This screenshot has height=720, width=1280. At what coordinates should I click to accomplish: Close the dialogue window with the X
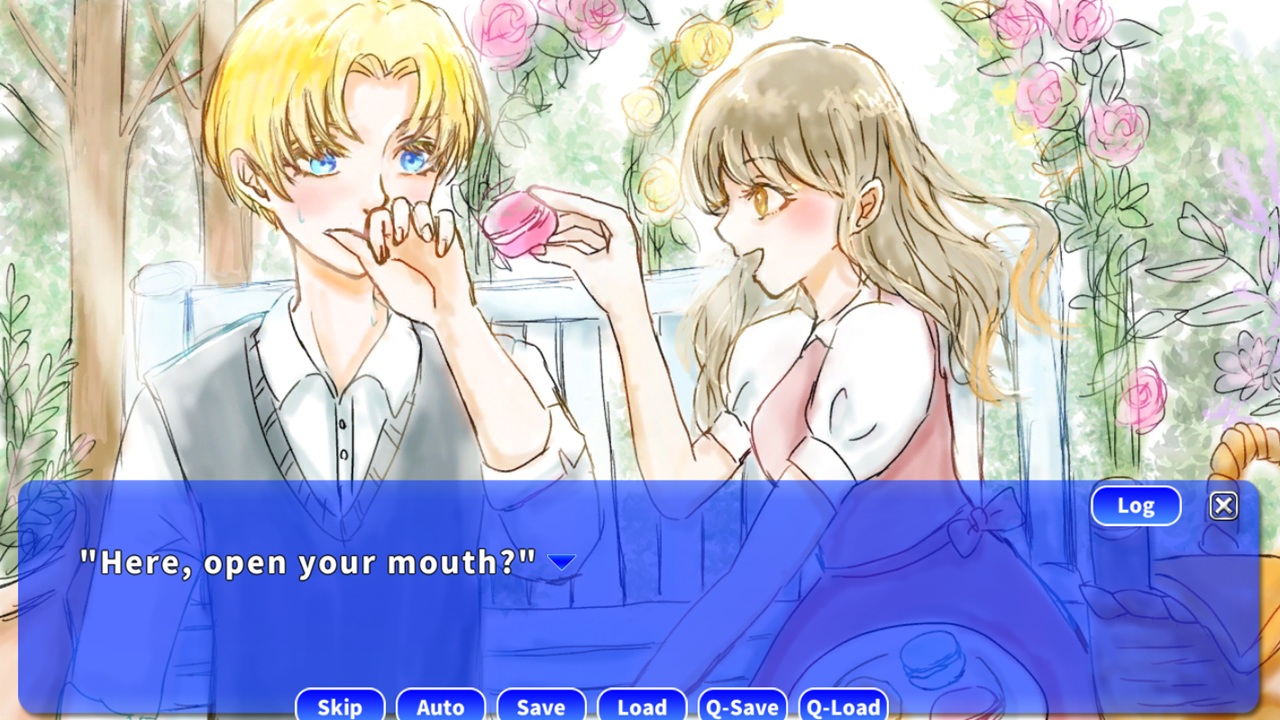(1223, 505)
